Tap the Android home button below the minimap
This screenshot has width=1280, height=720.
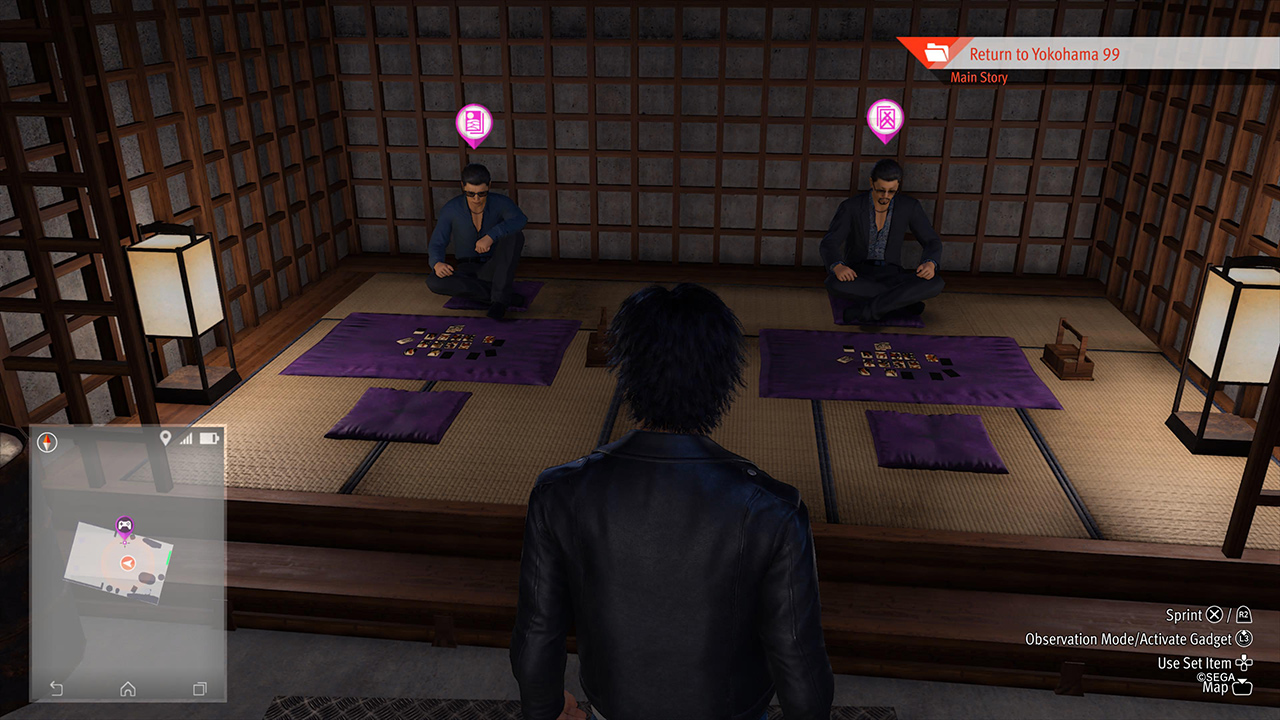(x=127, y=686)
